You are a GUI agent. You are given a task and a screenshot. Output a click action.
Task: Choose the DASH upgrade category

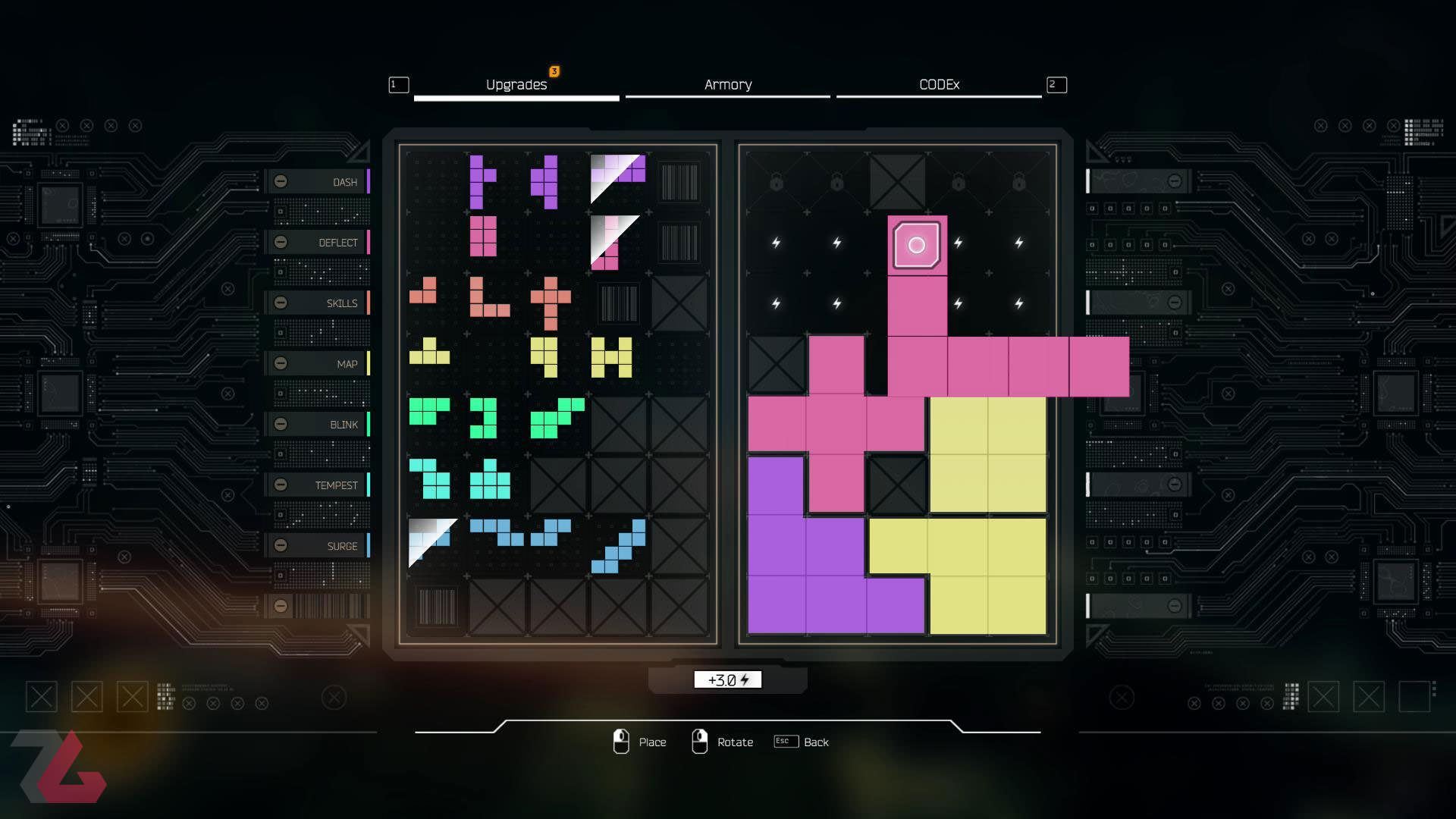click(x=318, y=182)
